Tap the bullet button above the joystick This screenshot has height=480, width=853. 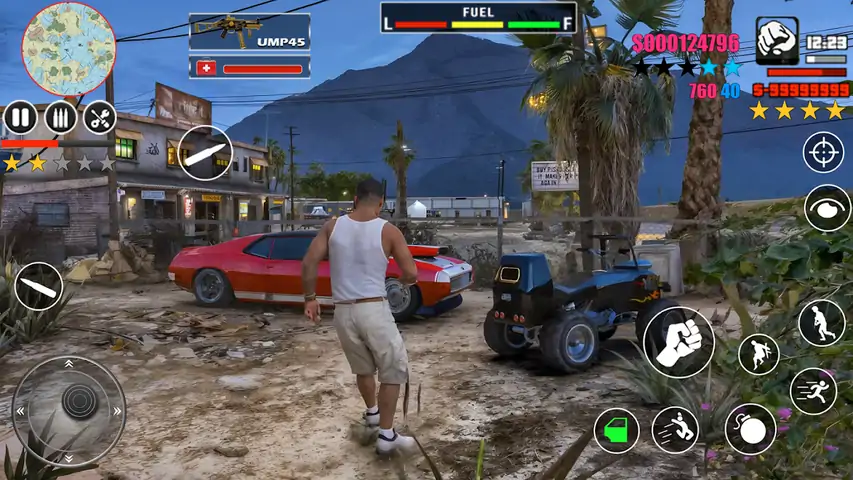click(x=39, y=286)
